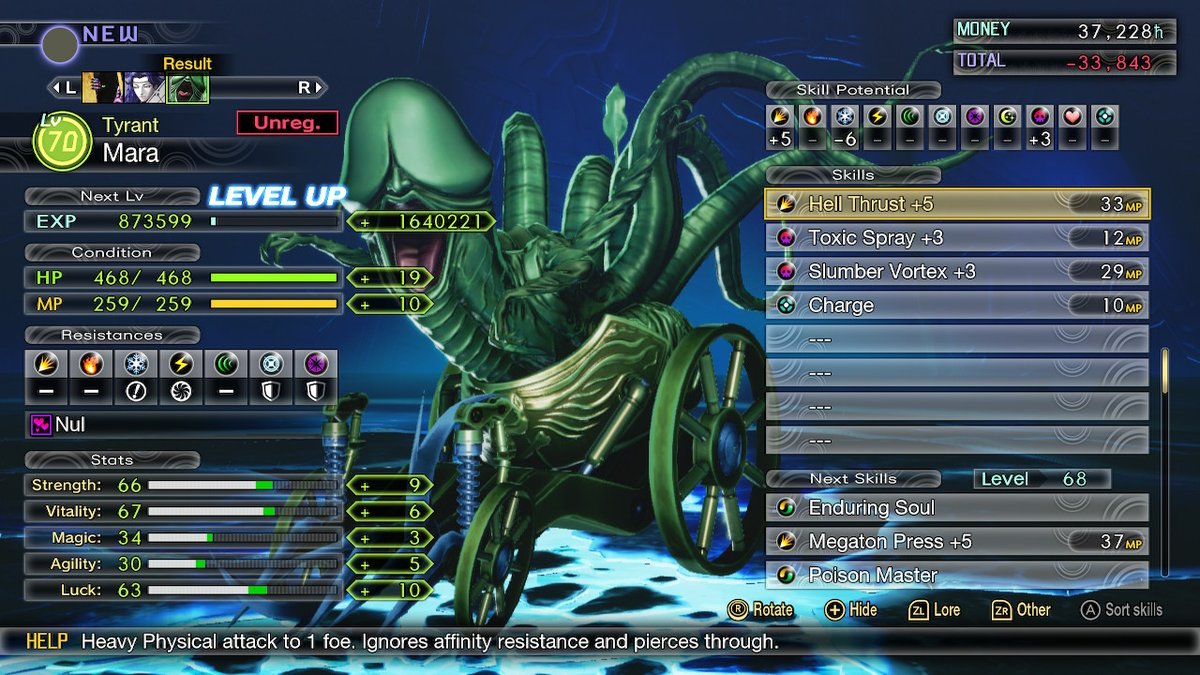Select the Charge skill row

click(x=957, y=305)
